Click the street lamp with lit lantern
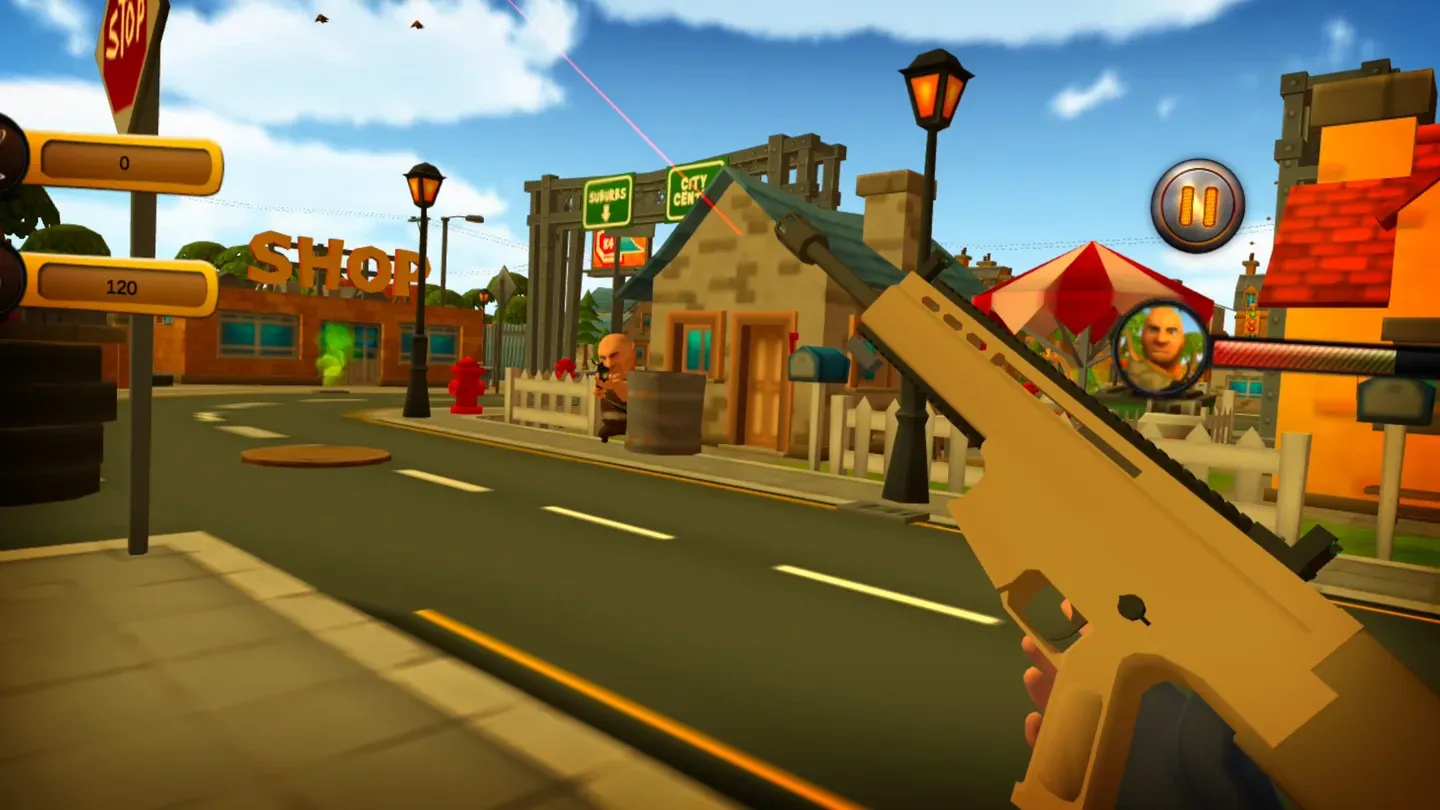This screenshot has width=1440, height=810. (x=931, y=95)
